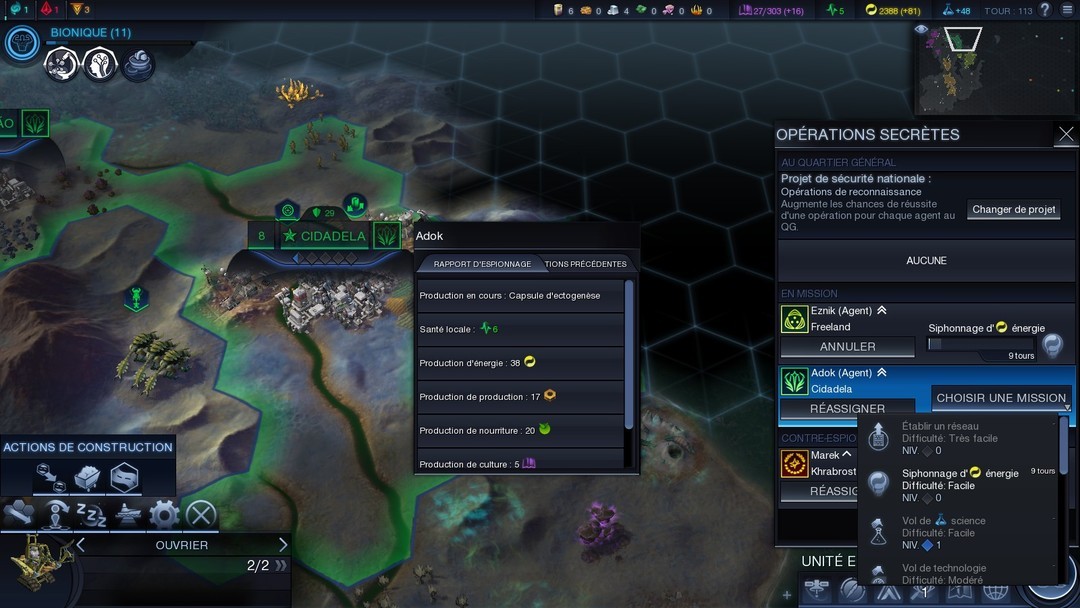Image resolution: width=1080 pixels, height=608 pixels.
Task: Open the main menu hamburger icon
Action: pyautogui.click(x=1067, y=10)
